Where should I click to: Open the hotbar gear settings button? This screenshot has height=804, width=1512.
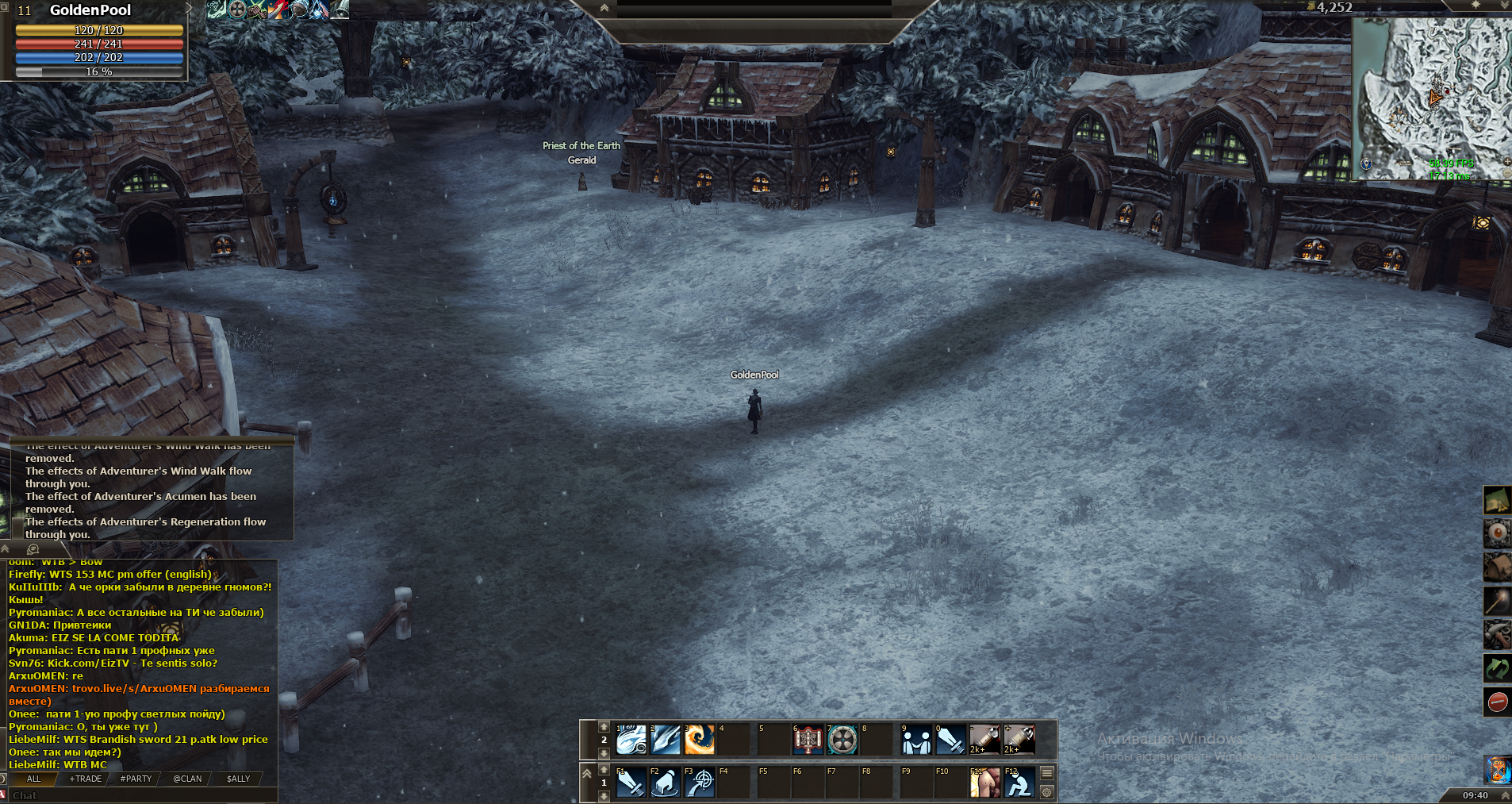[x=1047, y=792]
